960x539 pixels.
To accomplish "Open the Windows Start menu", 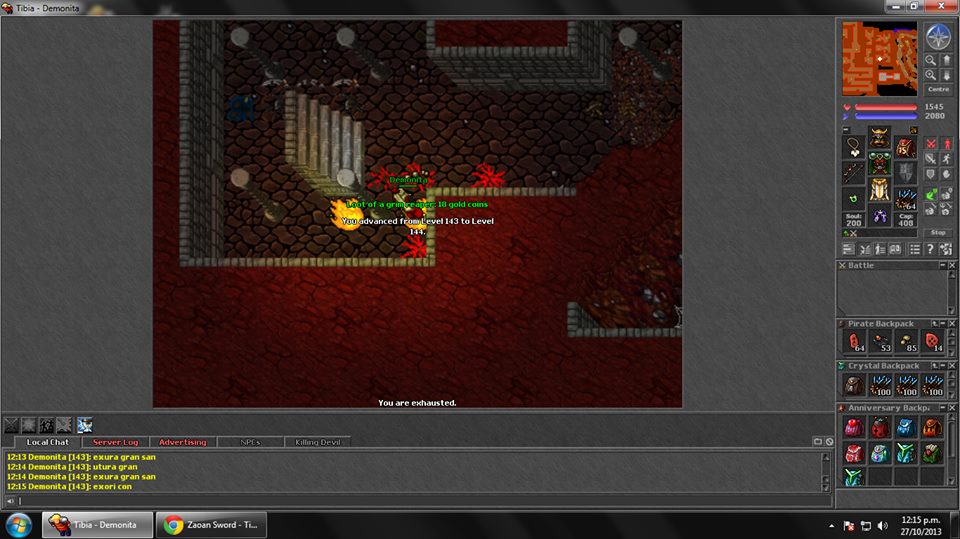I will coord(19,524).
